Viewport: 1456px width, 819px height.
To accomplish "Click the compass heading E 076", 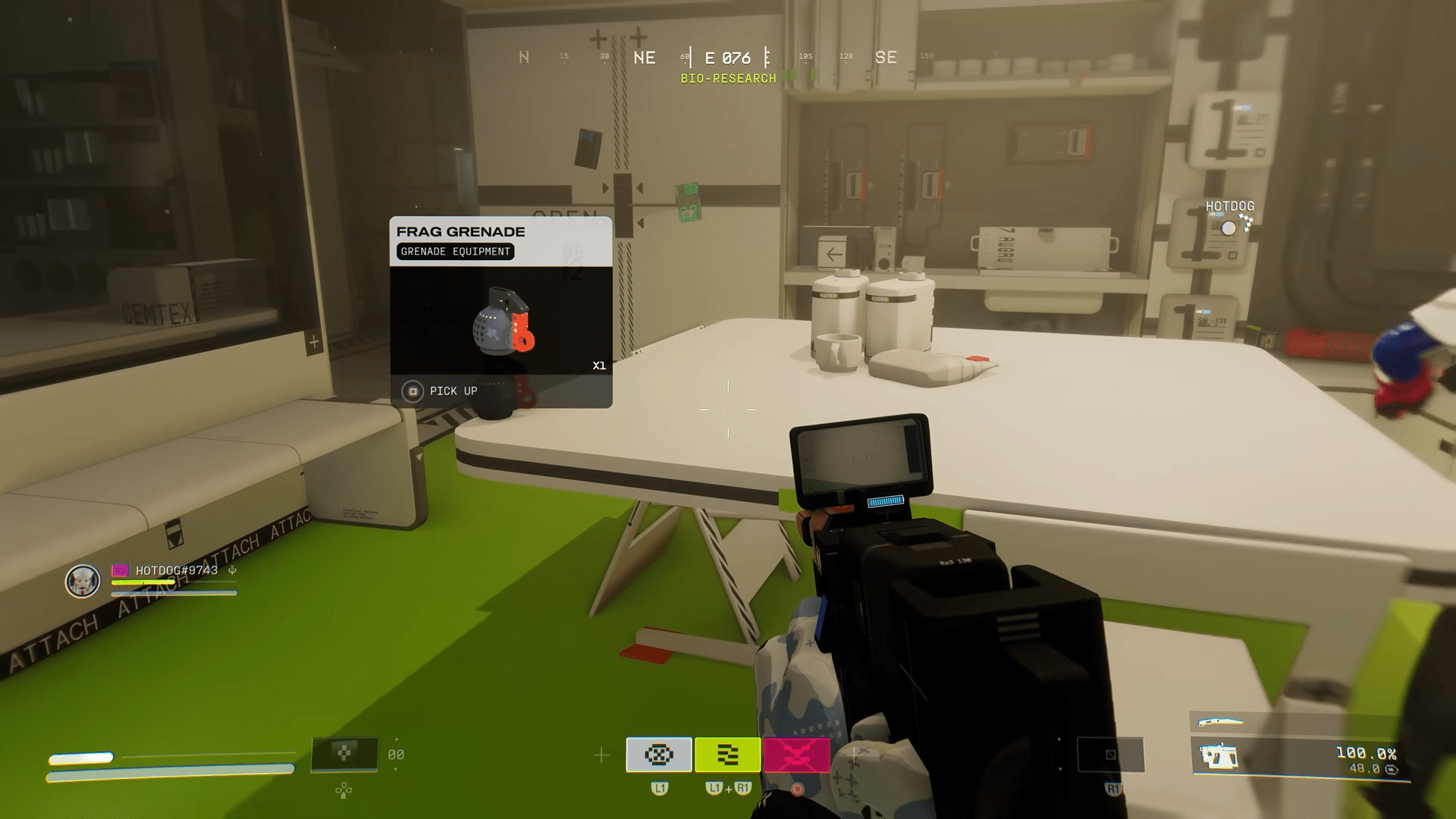I will click(x=727, y=58).
